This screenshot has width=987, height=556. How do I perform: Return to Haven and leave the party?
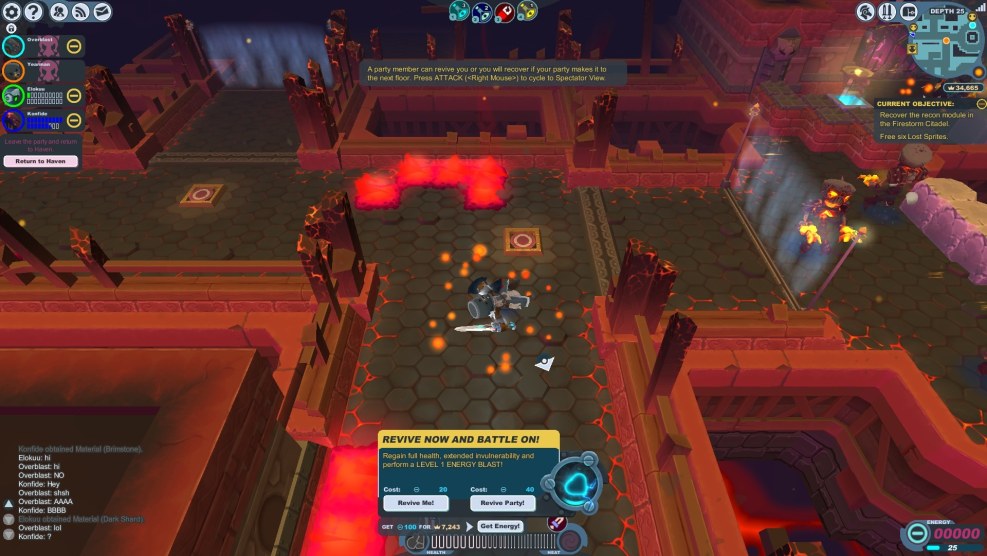click(41, 161)
